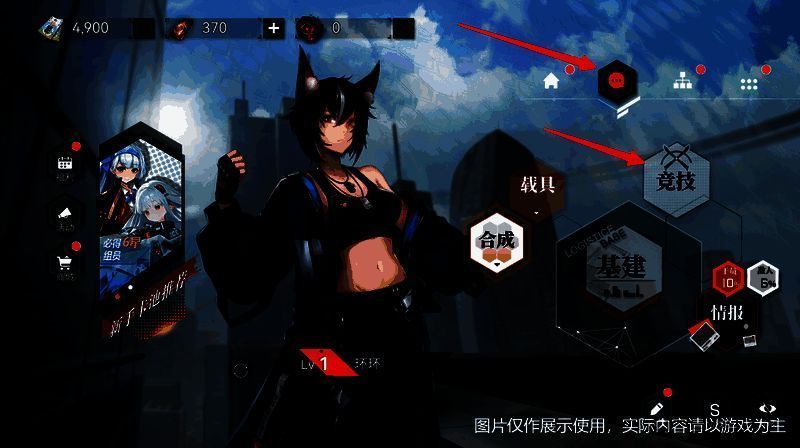800x448 pixels.
Task: Open the calendar sign-in icon
Action: [65, 166]
